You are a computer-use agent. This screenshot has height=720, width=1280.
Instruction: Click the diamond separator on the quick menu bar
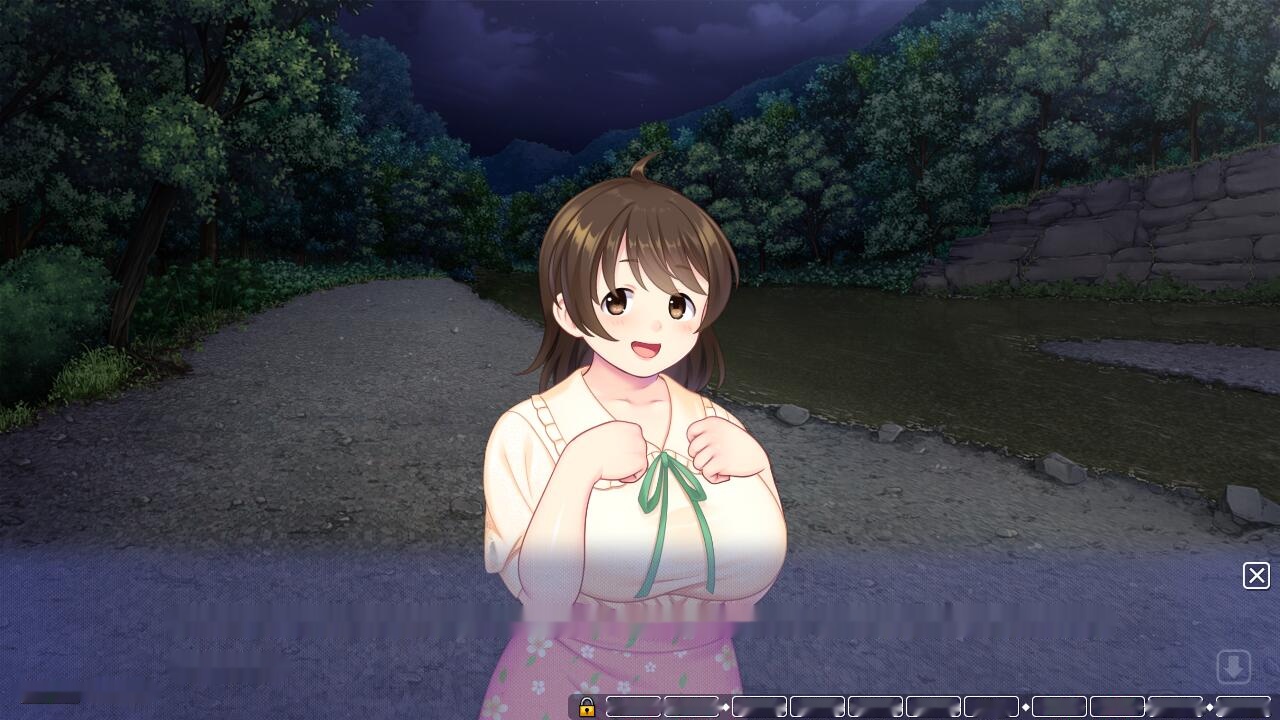(x=725, y=708)
